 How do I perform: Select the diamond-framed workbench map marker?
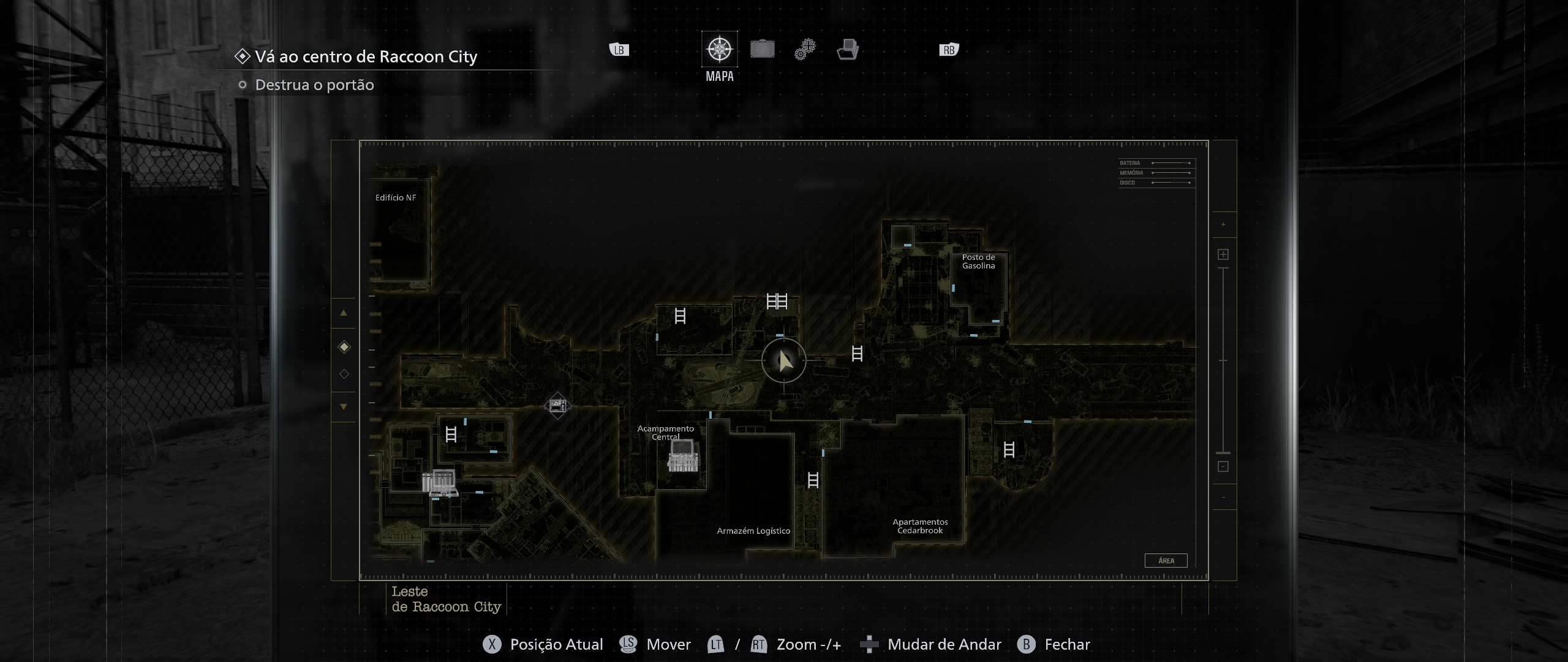click(x=557, y=405)
